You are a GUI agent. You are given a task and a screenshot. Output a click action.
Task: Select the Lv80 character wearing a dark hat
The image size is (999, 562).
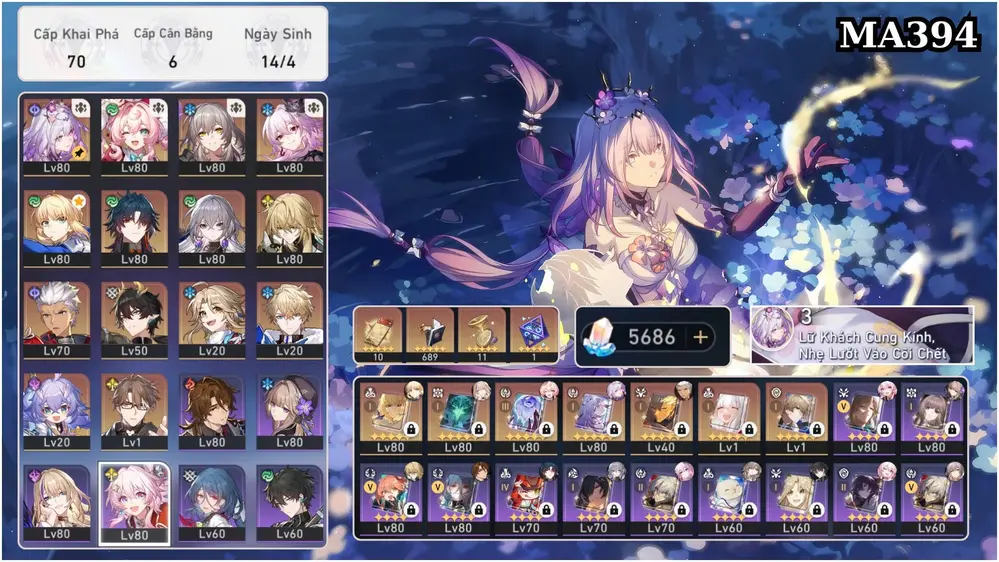point(289,411)
